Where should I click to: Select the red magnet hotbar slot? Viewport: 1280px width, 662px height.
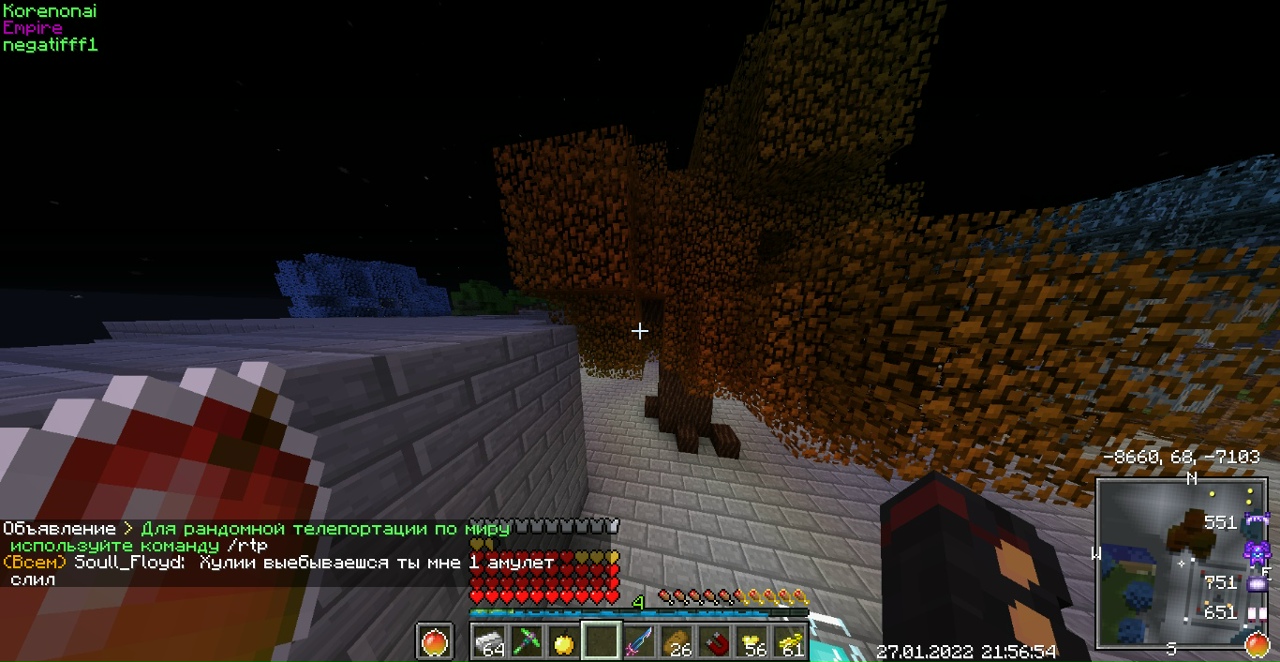[x=714, y=641]
